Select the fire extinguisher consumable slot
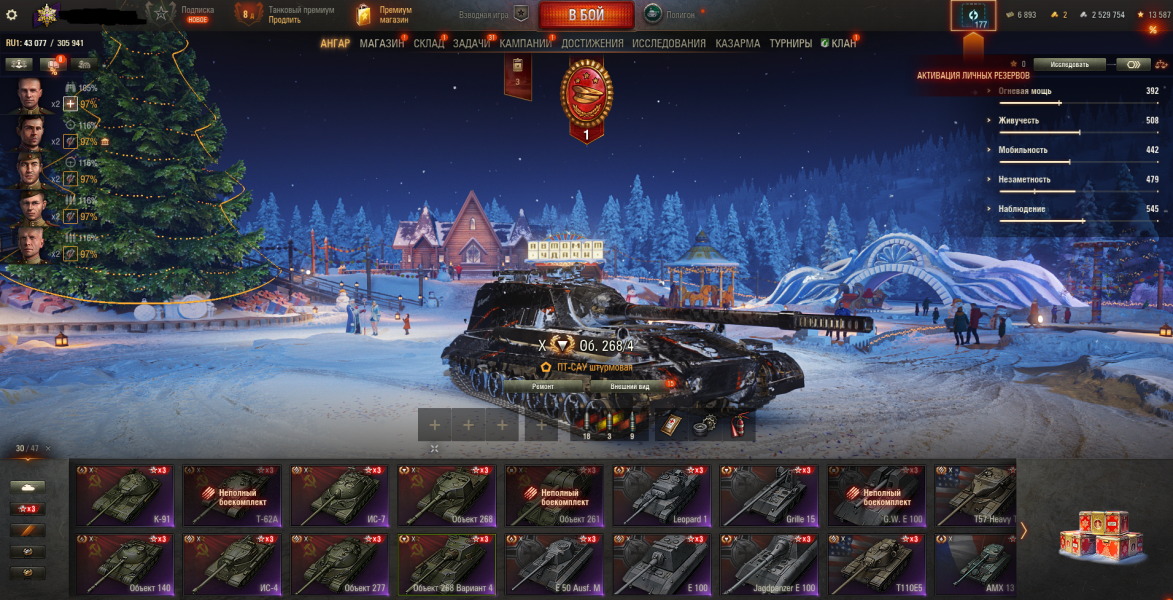This screenshot has width=1173, height=600. [x=739, y=424]
